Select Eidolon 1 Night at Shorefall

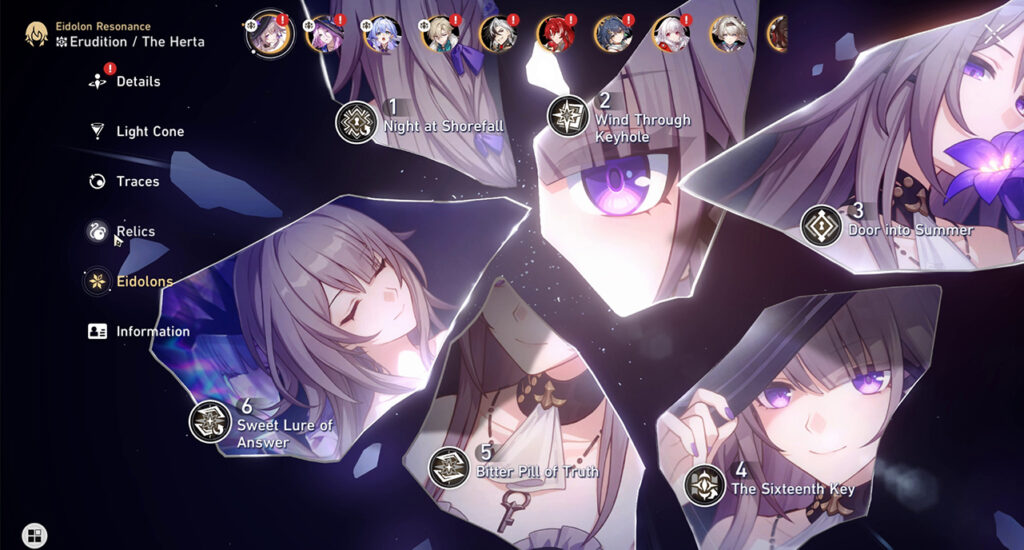pyautogui.click(x=355, y=121)
